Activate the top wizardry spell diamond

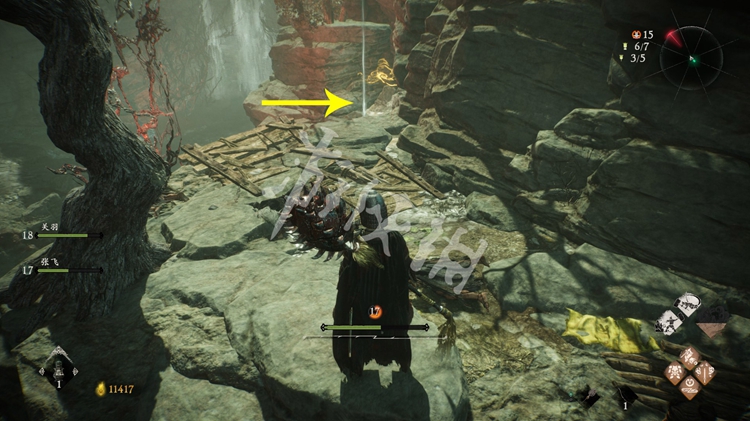[691, 353]
